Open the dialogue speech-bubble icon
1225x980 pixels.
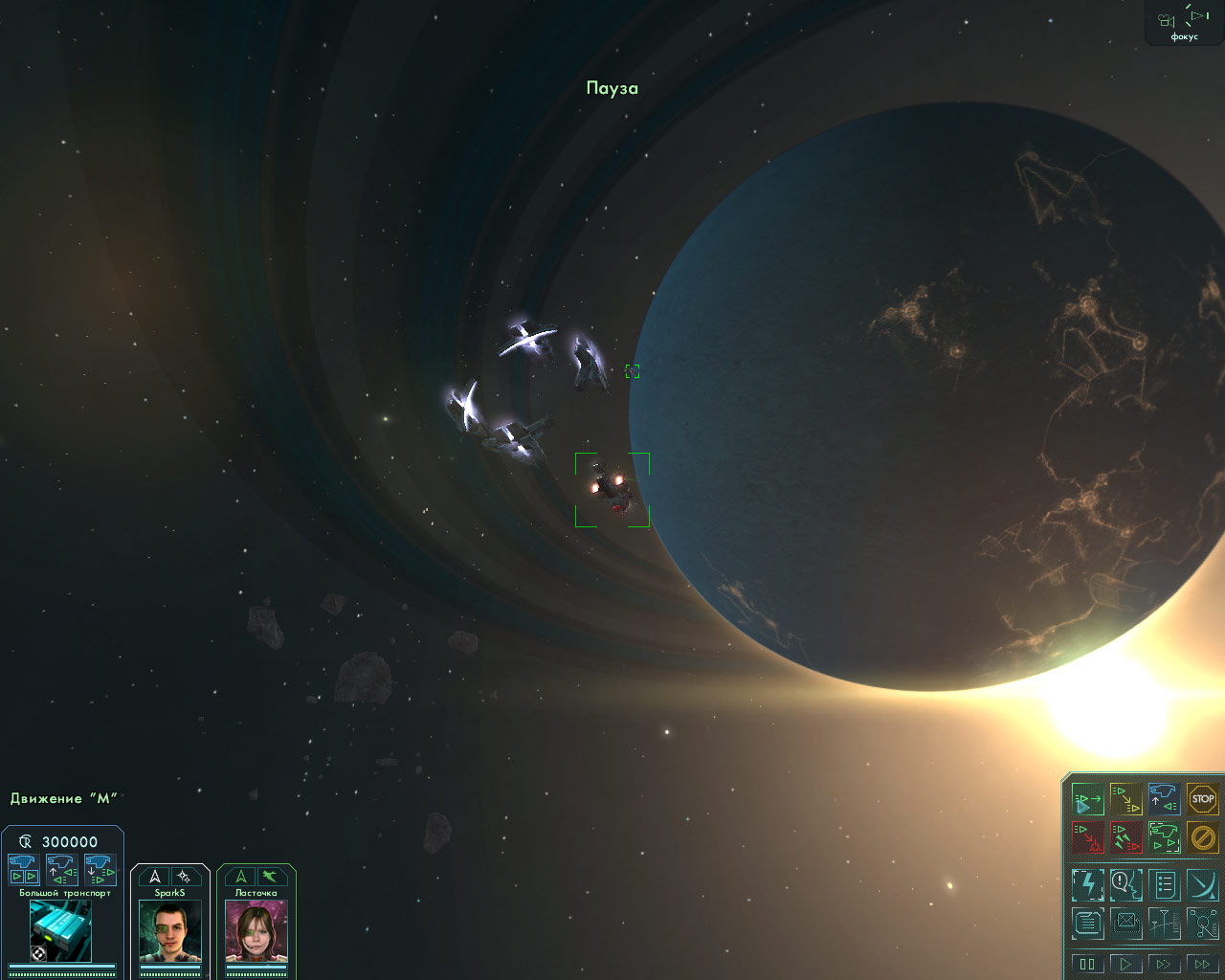coord(1125,884)
